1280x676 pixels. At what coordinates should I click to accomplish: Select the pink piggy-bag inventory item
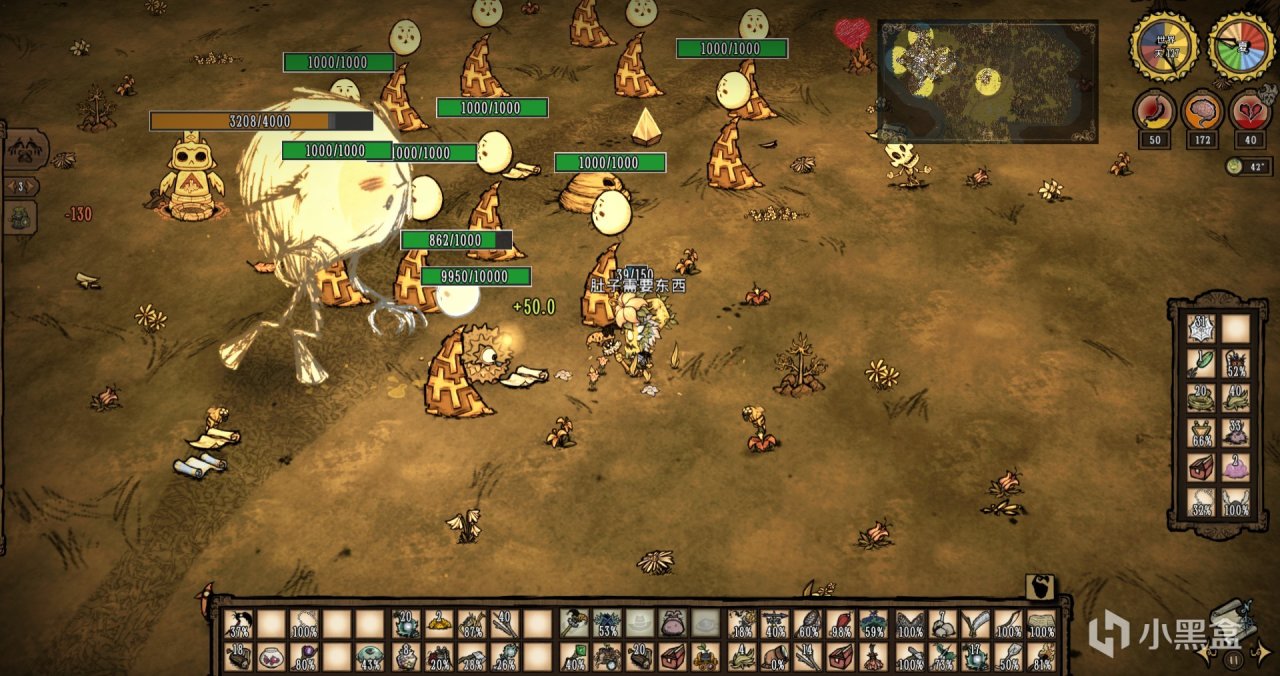(x=673, y=625)
